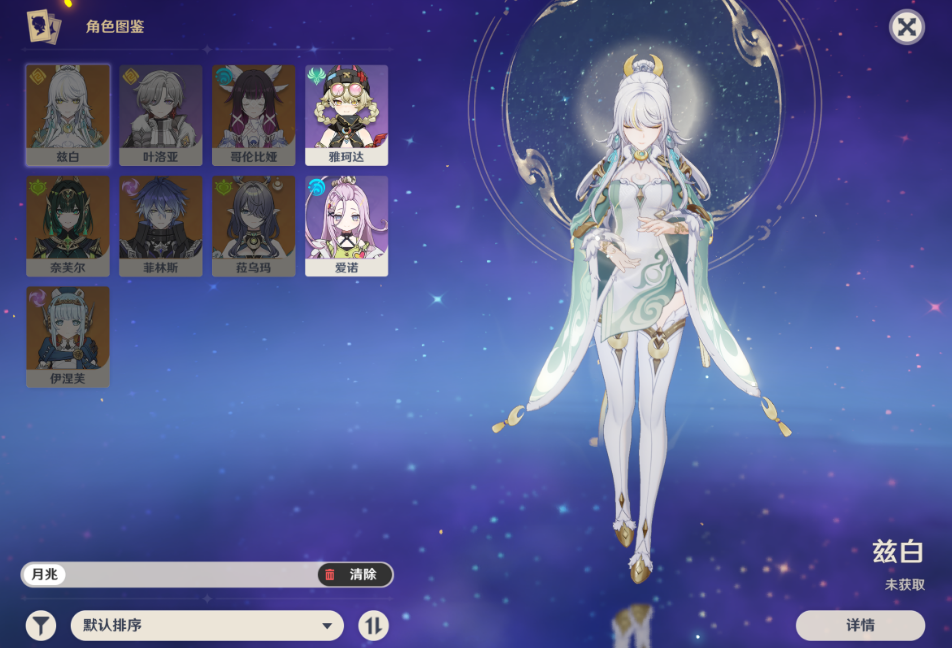This screenshot has height=648, width=952.
Task: Select the 兹白 character card
Action: click(68, 114)
